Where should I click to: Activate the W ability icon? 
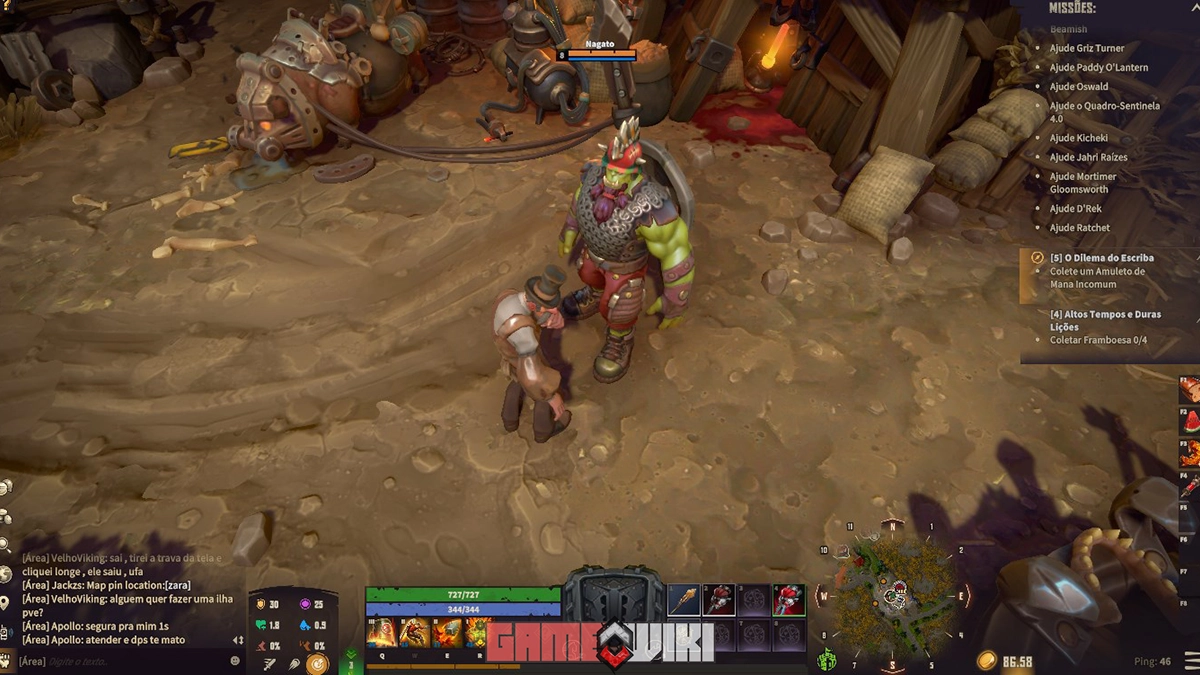tap(414, 632)
